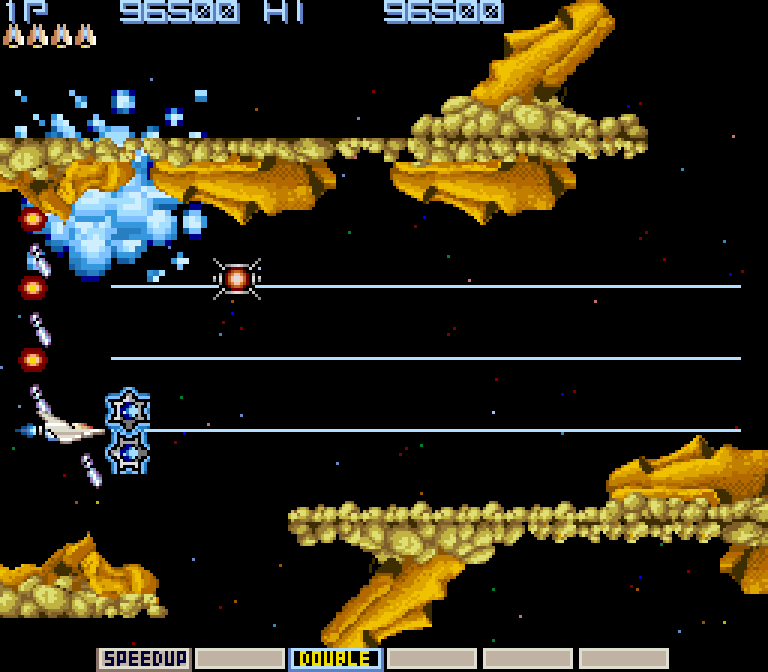The height and width of the screenshot is (672, 768).
Task: Activate the highlighted DOUBLE power-up slot
Action: click(336, 659)
